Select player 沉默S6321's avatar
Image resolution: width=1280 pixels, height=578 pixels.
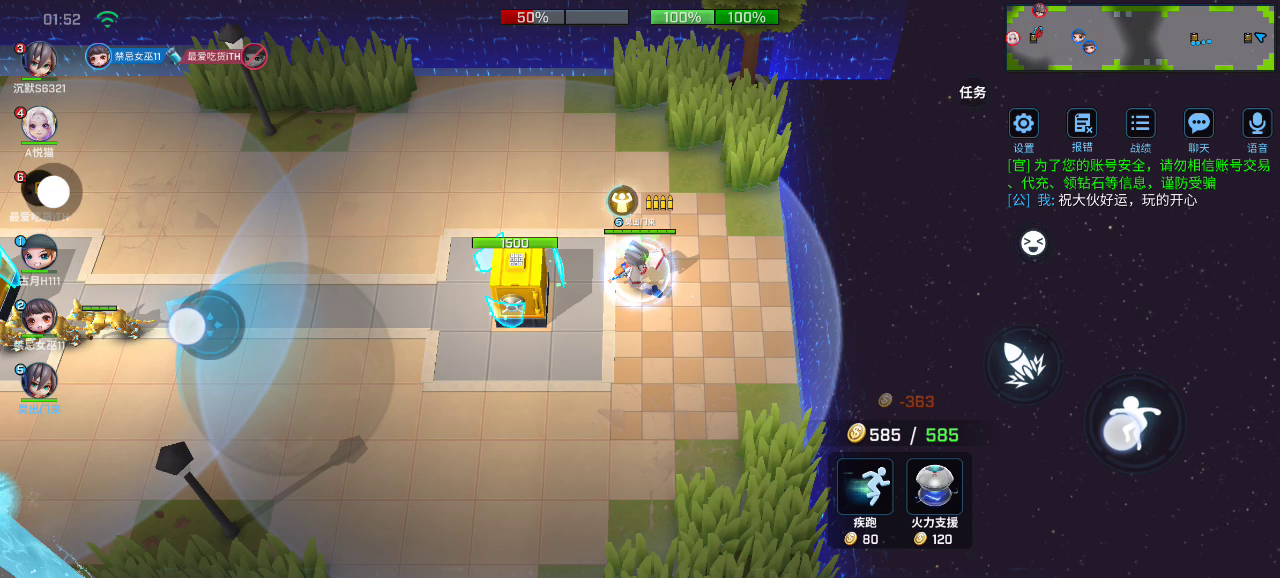coord(39,59)
